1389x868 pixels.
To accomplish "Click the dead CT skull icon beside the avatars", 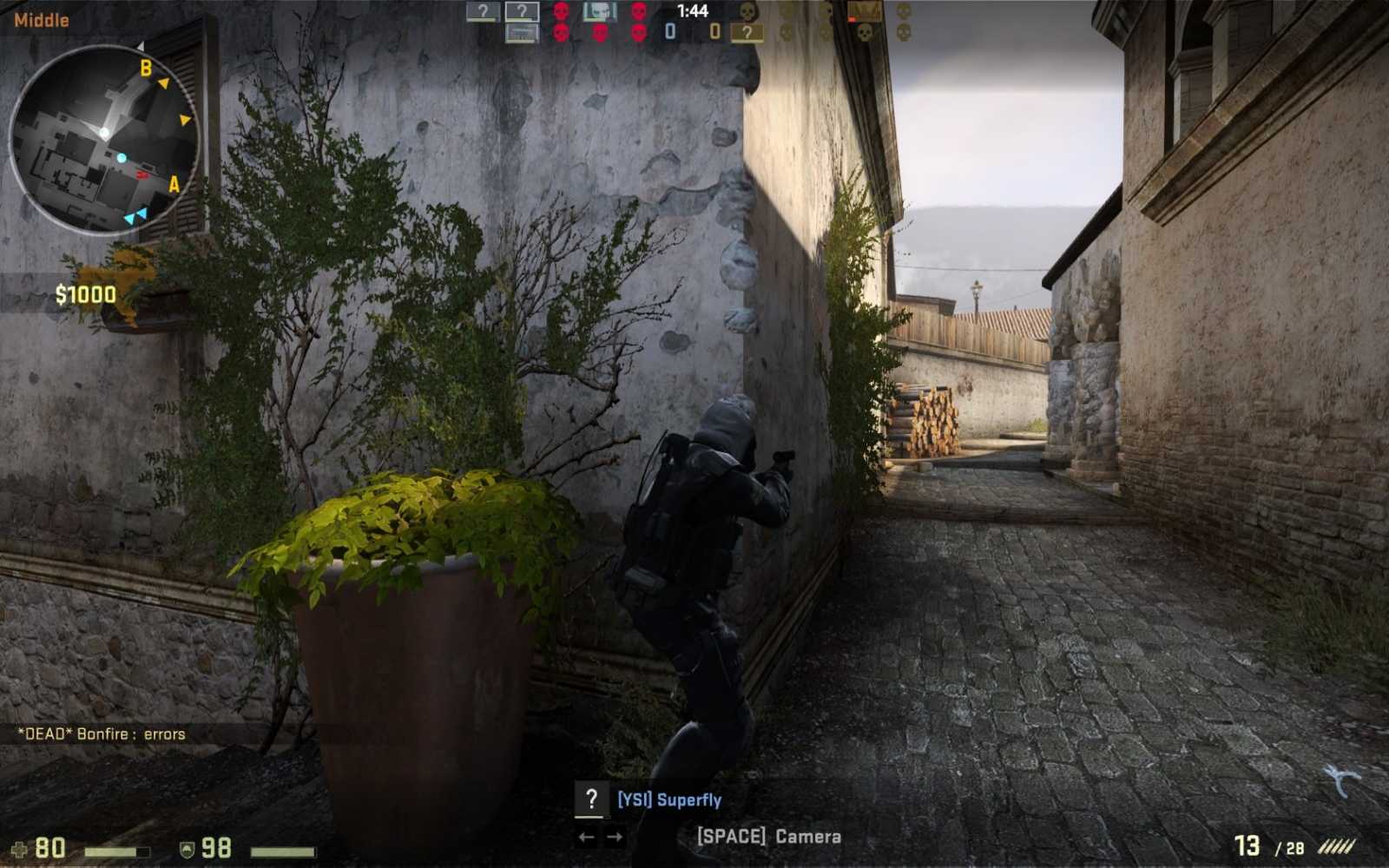I will [748, 13].
